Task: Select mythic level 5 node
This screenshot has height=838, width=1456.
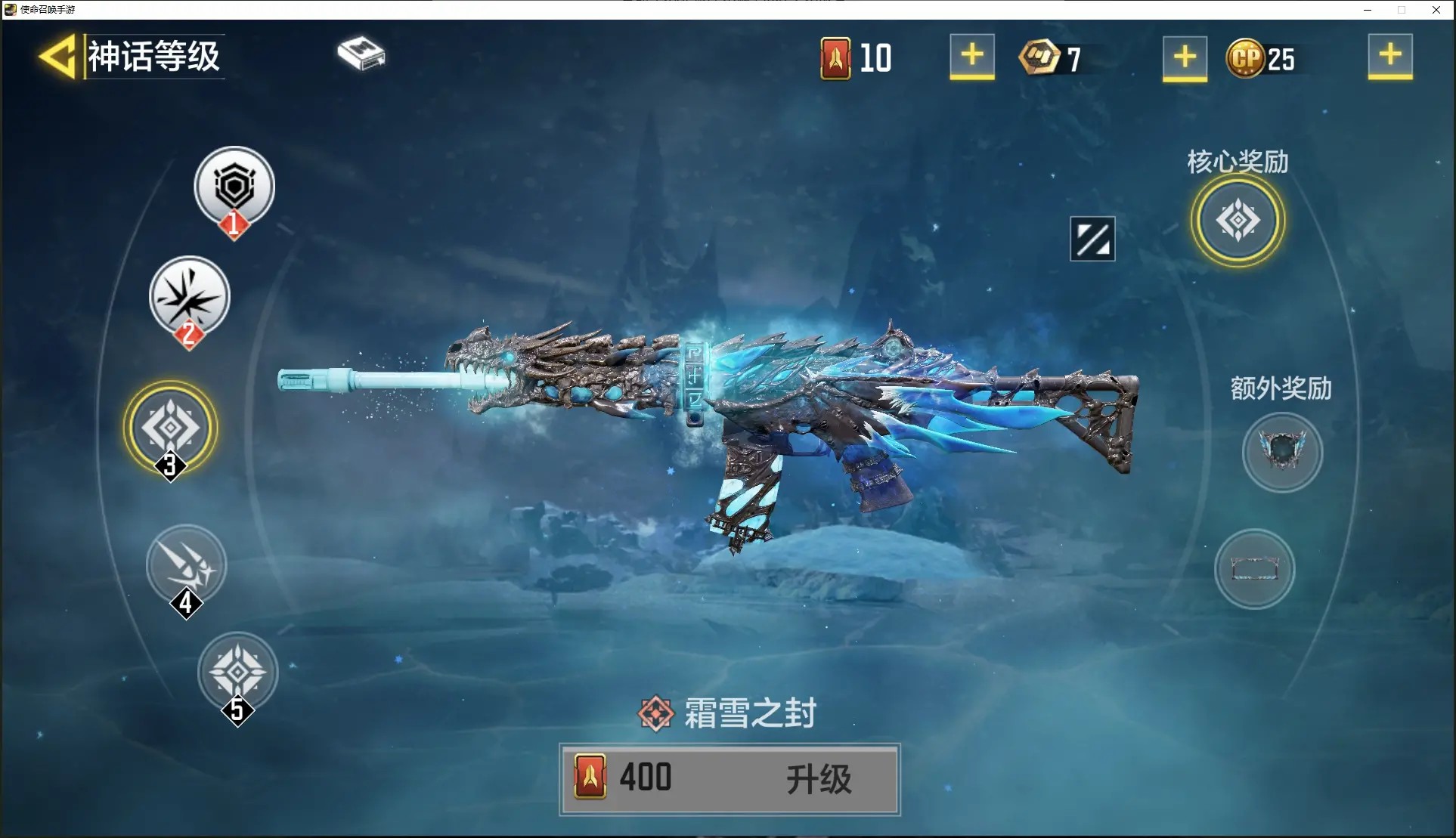Action: (237, 672)
